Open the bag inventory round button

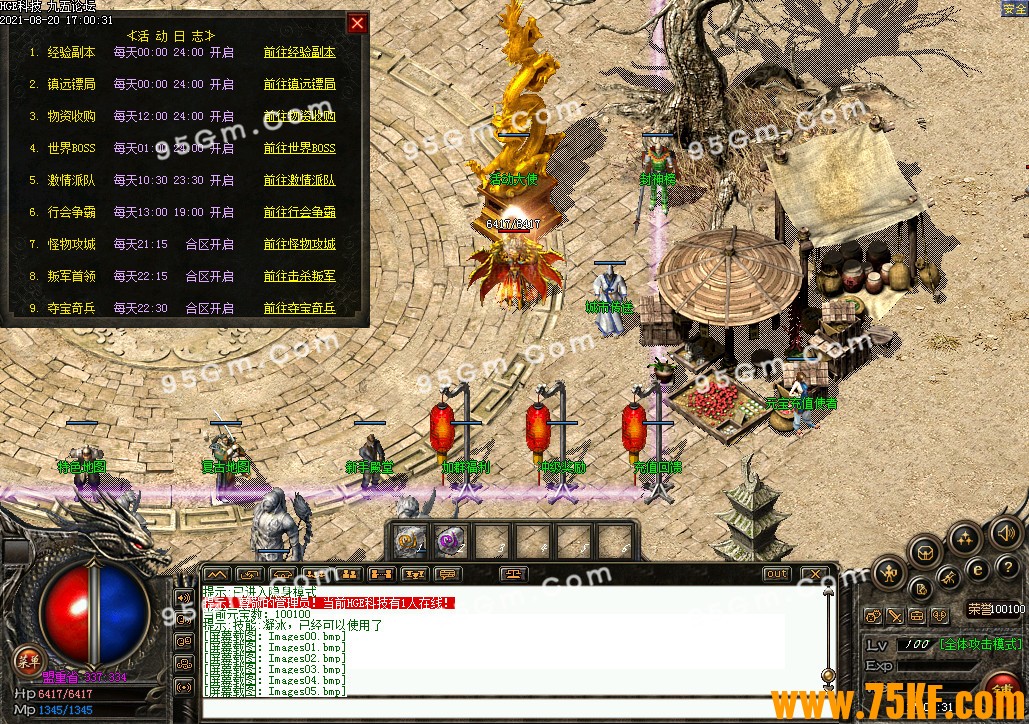tap(927, 552)
